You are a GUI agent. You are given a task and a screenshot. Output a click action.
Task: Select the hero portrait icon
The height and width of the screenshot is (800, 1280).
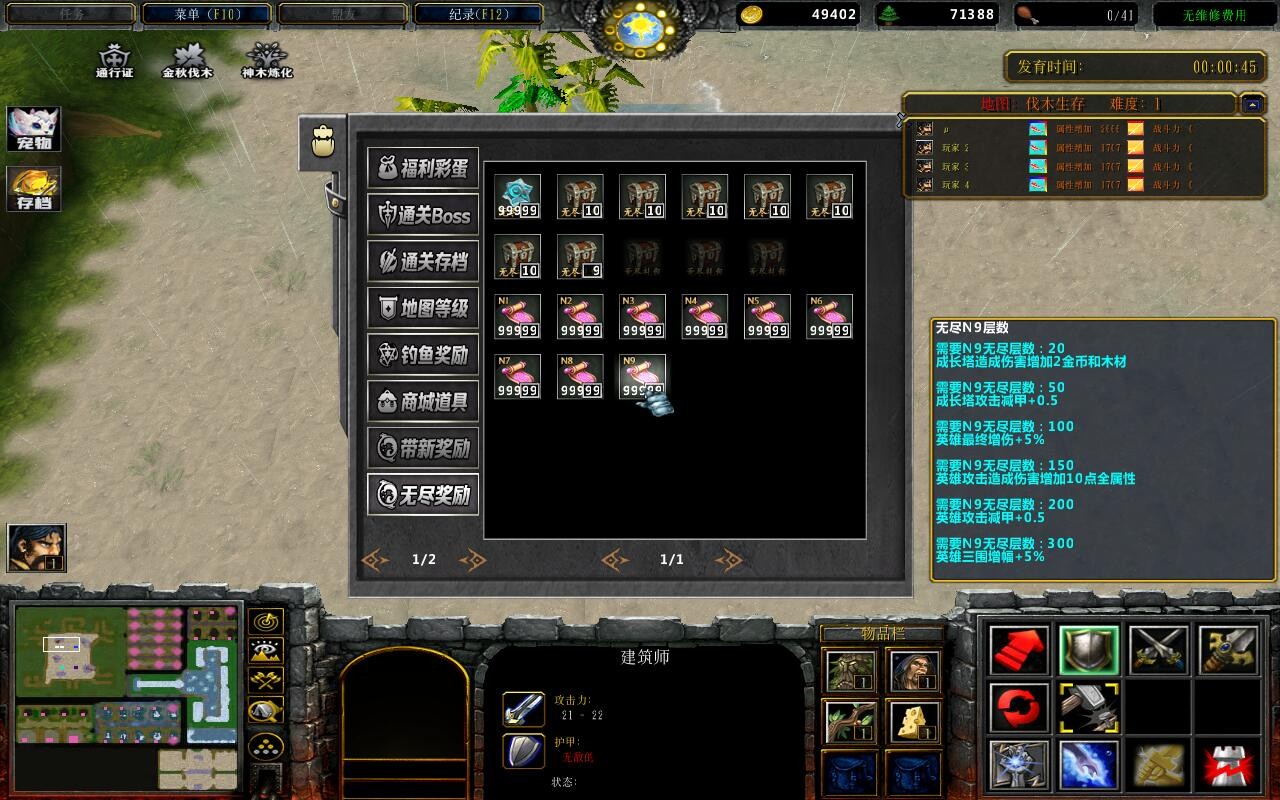pos(37,547)
